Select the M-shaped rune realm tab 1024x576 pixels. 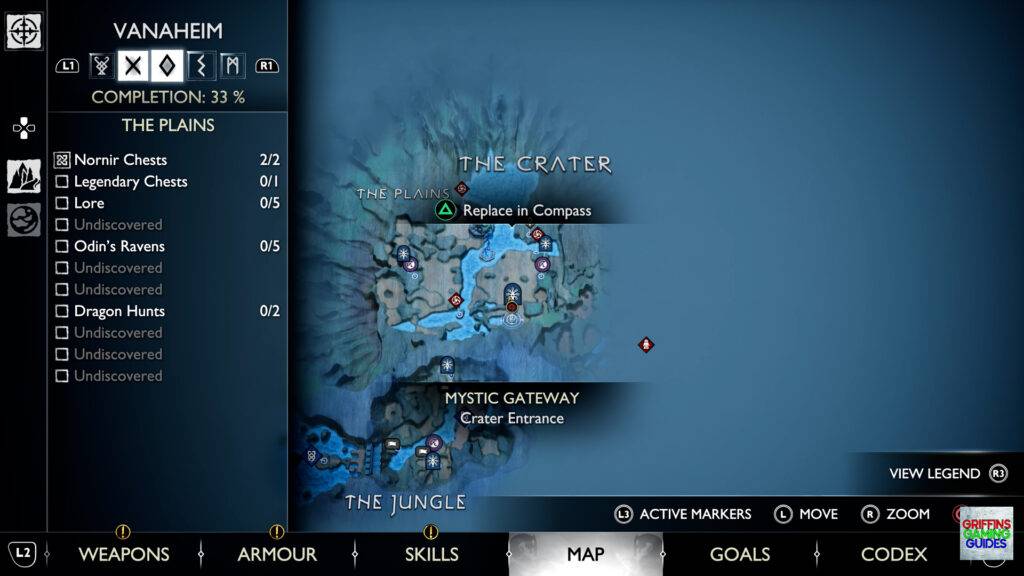[233, 66]
